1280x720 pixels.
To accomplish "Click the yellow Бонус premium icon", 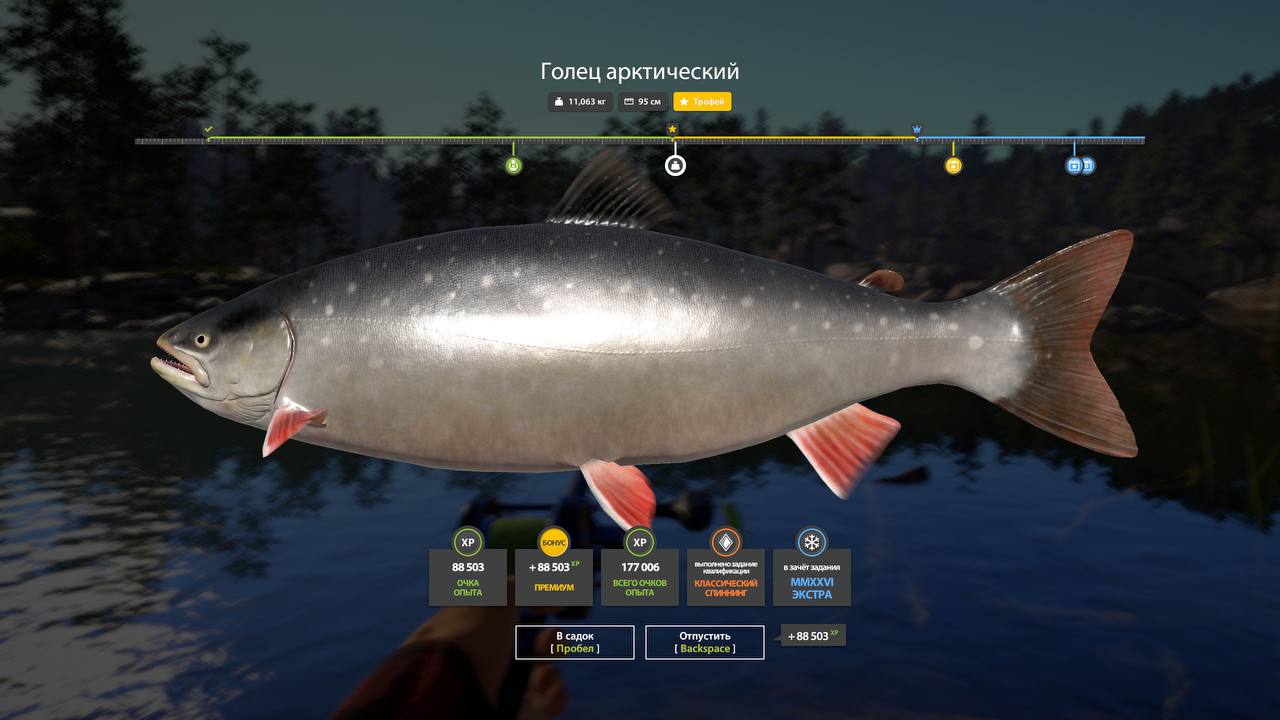I will coord(554,542).
